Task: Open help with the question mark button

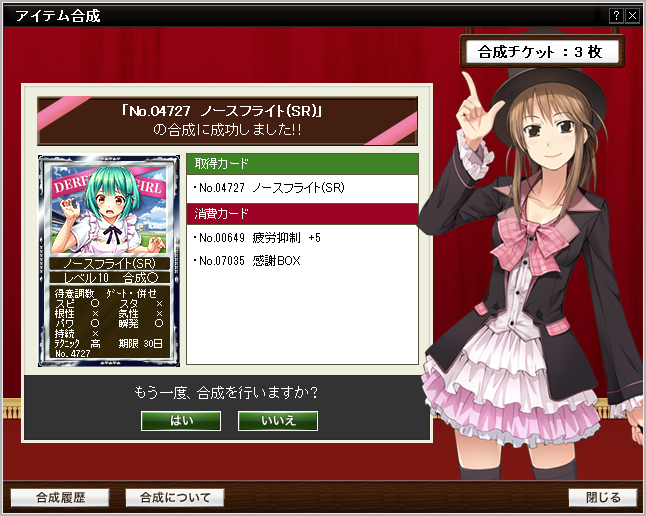Action: [617, 16]
